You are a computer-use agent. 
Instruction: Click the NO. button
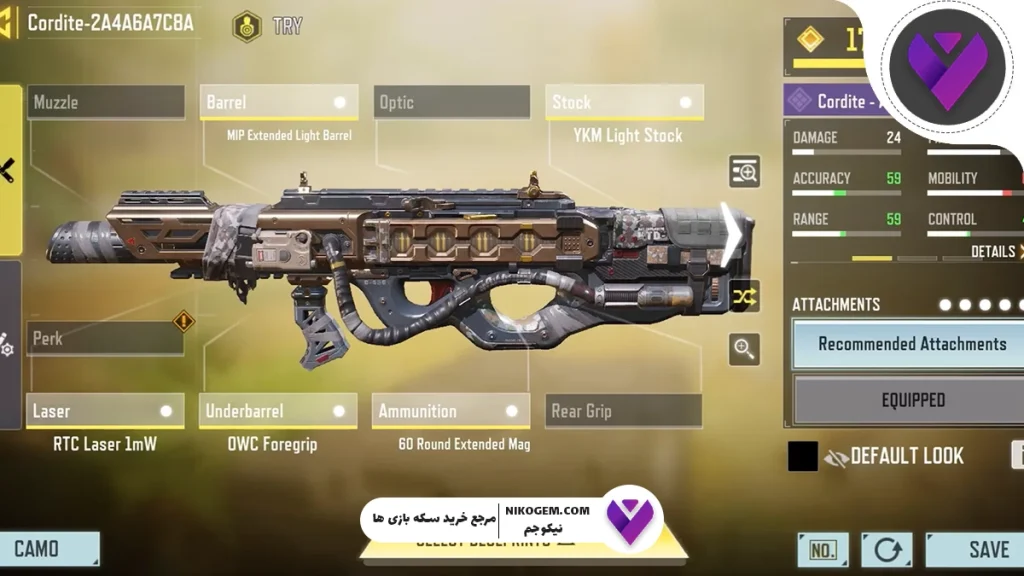coord(823,550)
